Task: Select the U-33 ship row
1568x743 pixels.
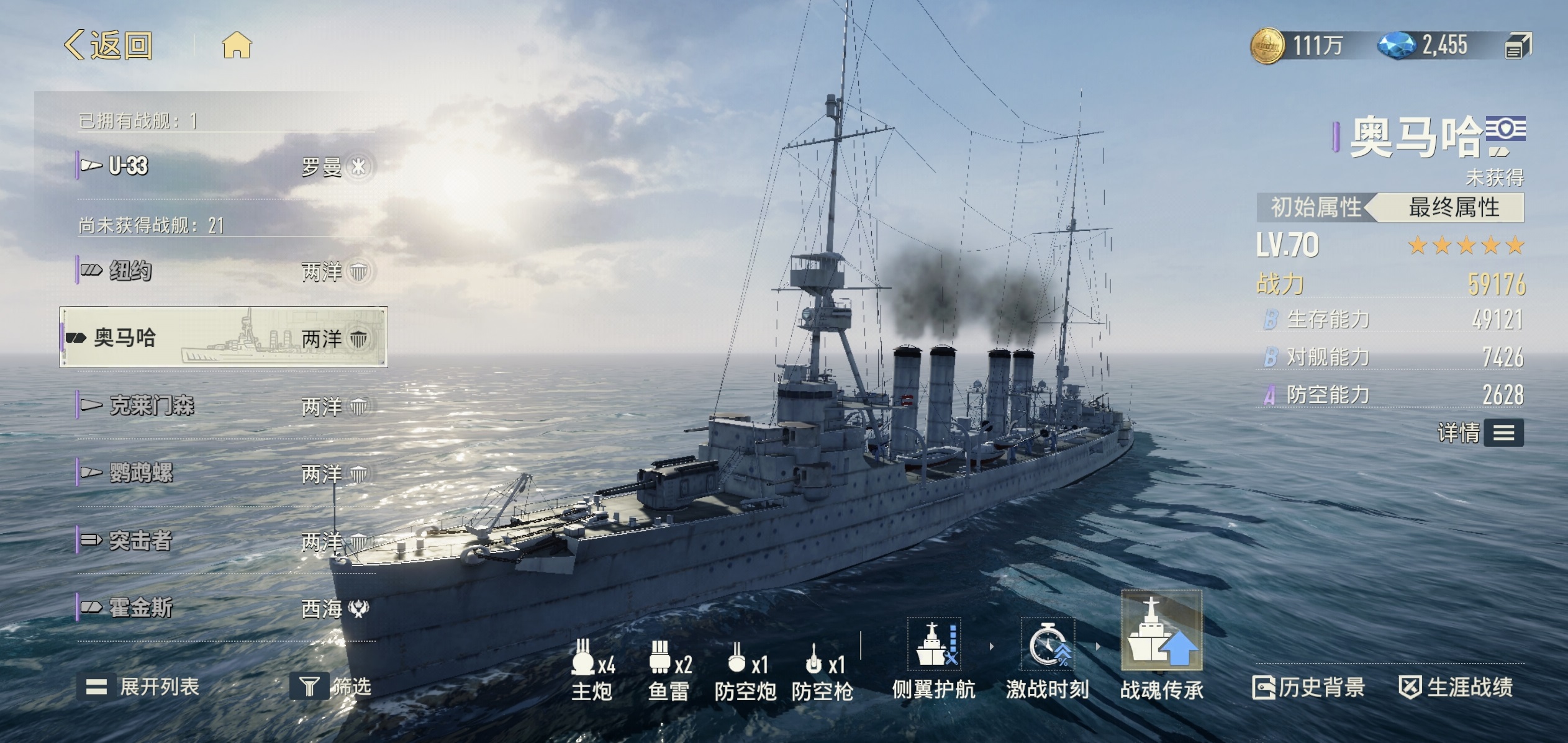Action: click(225, 166)
